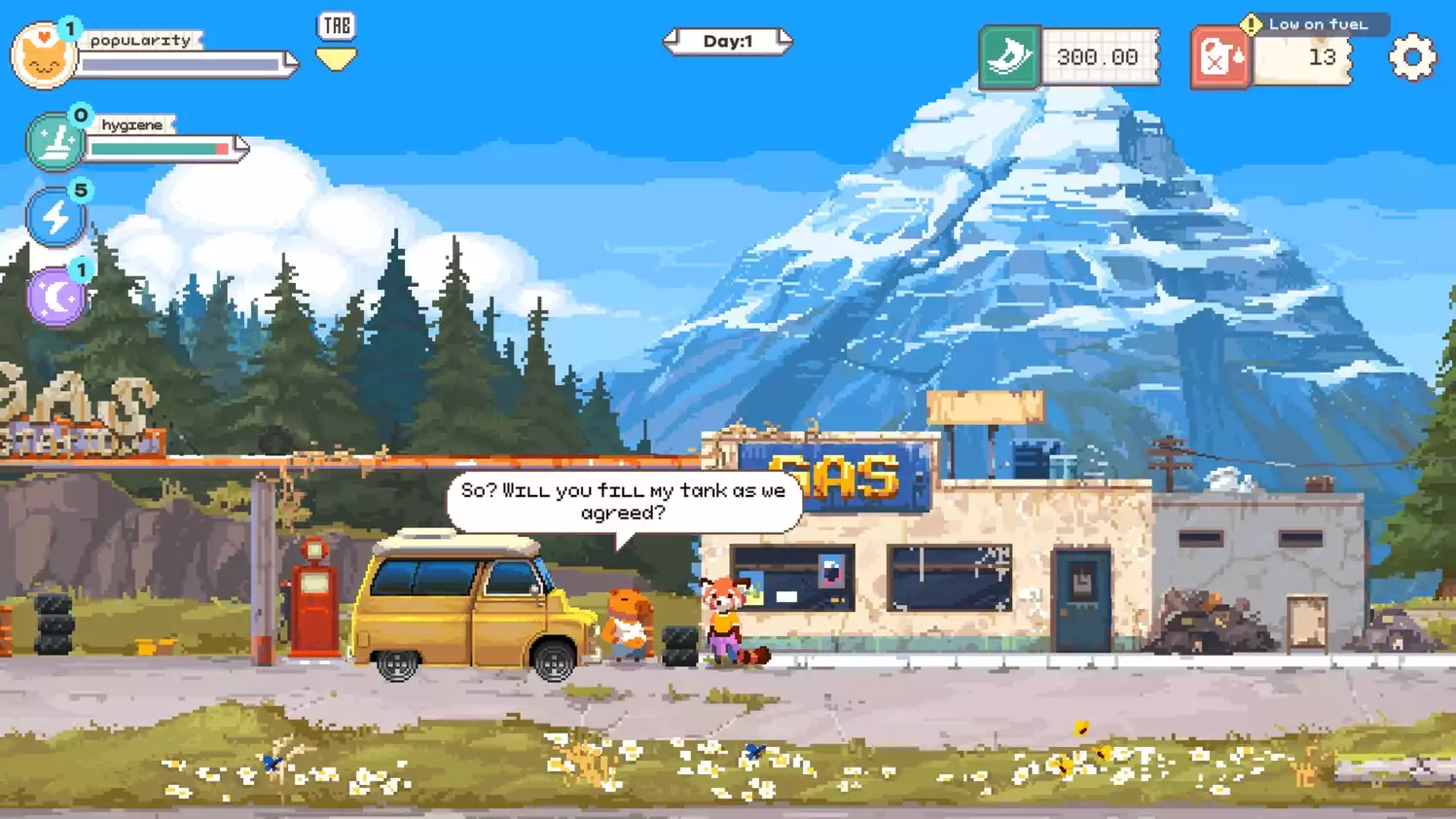Open the settings gear icon
This screenshot has width=1456, height=819.
[x=1410, y=58]
